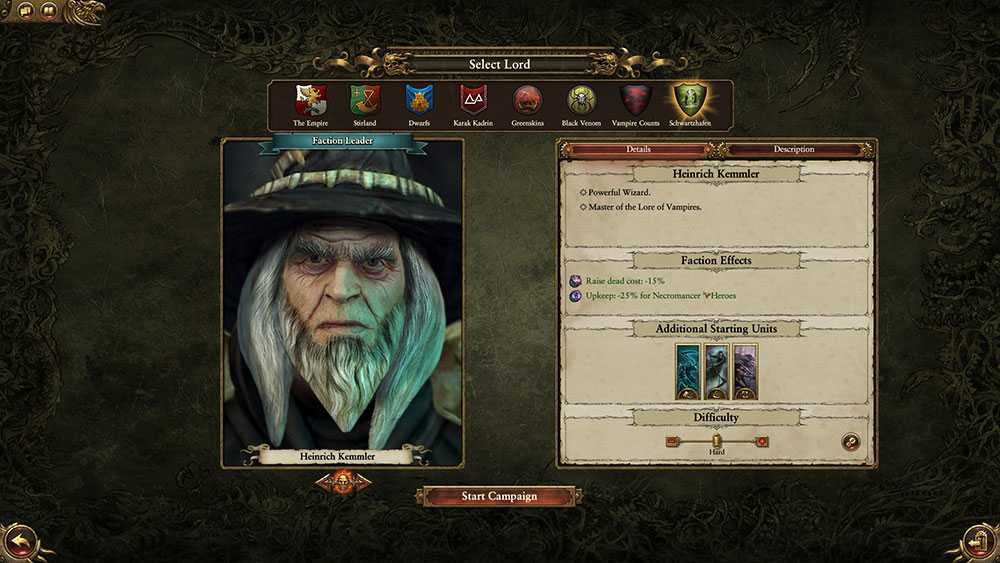Open campaign settings round button beside difficulty
The width and height of the screenshot is (1000, 563).
pyautogui.click(x=850, y=441)
